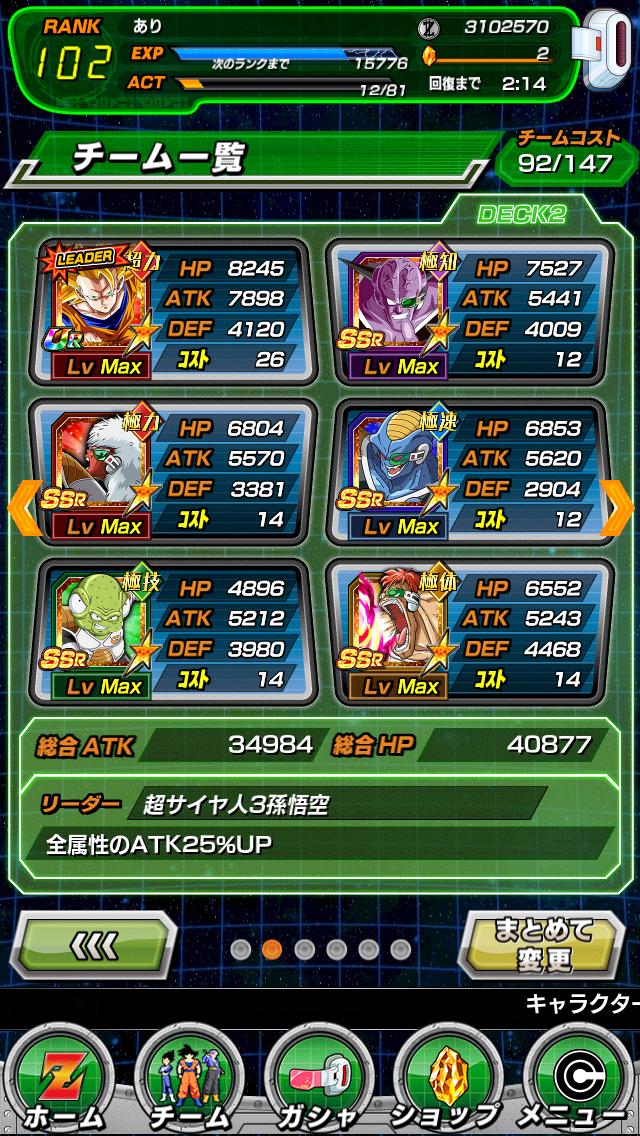Screen dimensions: 640x1136
Task: Tap the Dragon Stone count in top bar
Action: pyautogui.click(x=490, y=54)
